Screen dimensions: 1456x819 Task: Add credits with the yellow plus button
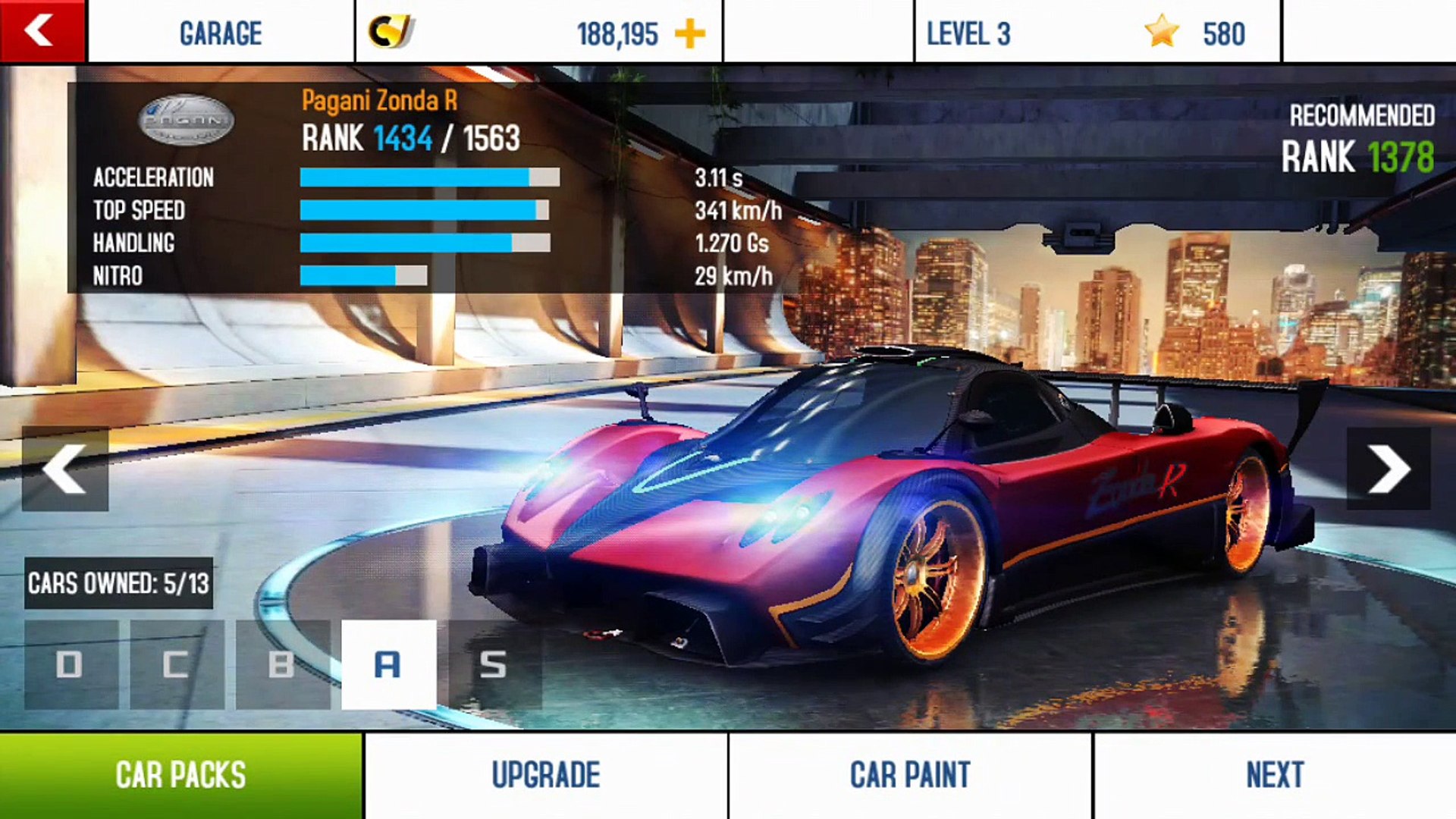pyautogui.click(x=689, y=34)
